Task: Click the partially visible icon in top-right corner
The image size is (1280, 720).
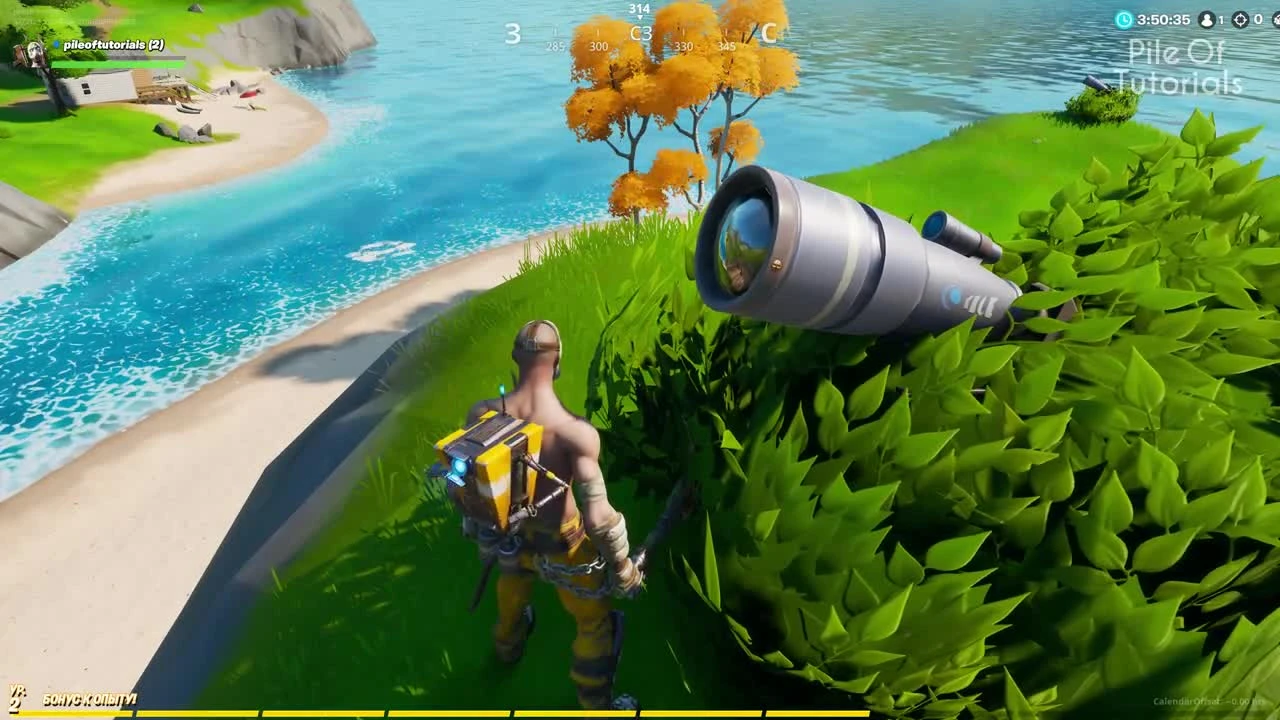Action: click(x=1275, y=18)
